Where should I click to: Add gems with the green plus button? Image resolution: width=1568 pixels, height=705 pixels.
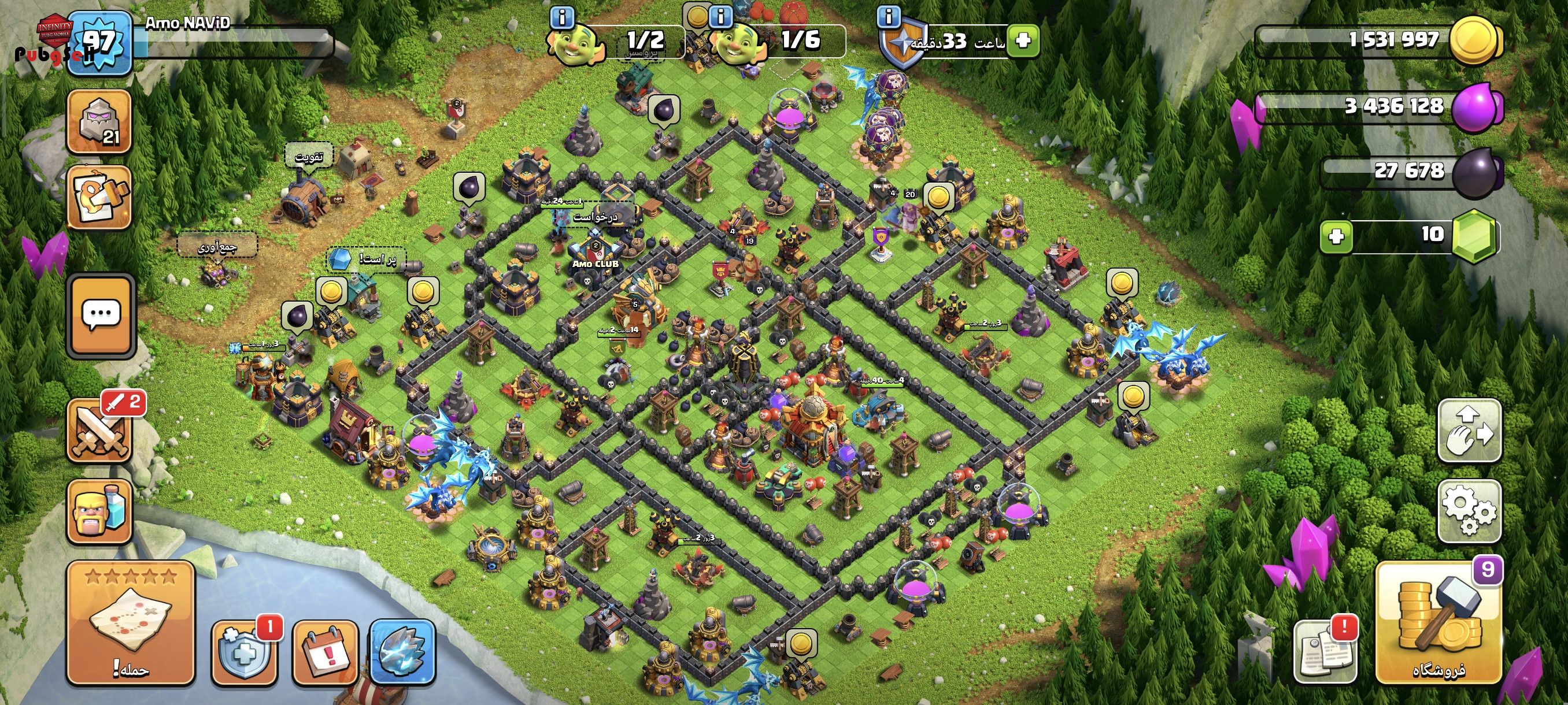pyautogui.click(x=1336, y=236)
